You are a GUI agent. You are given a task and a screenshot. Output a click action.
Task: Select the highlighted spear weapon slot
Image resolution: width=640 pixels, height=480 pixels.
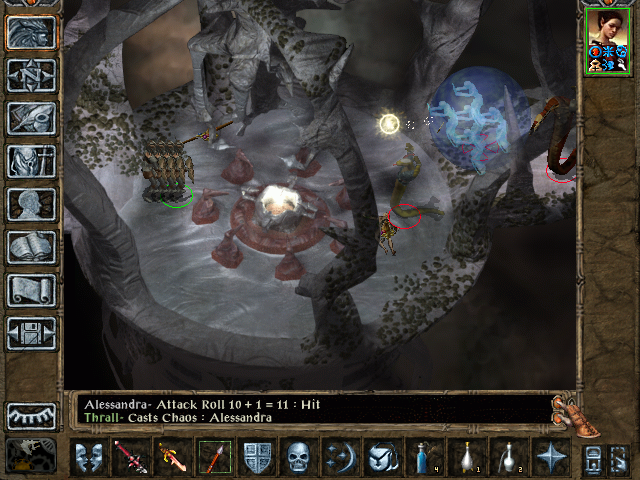pos(215,458)
